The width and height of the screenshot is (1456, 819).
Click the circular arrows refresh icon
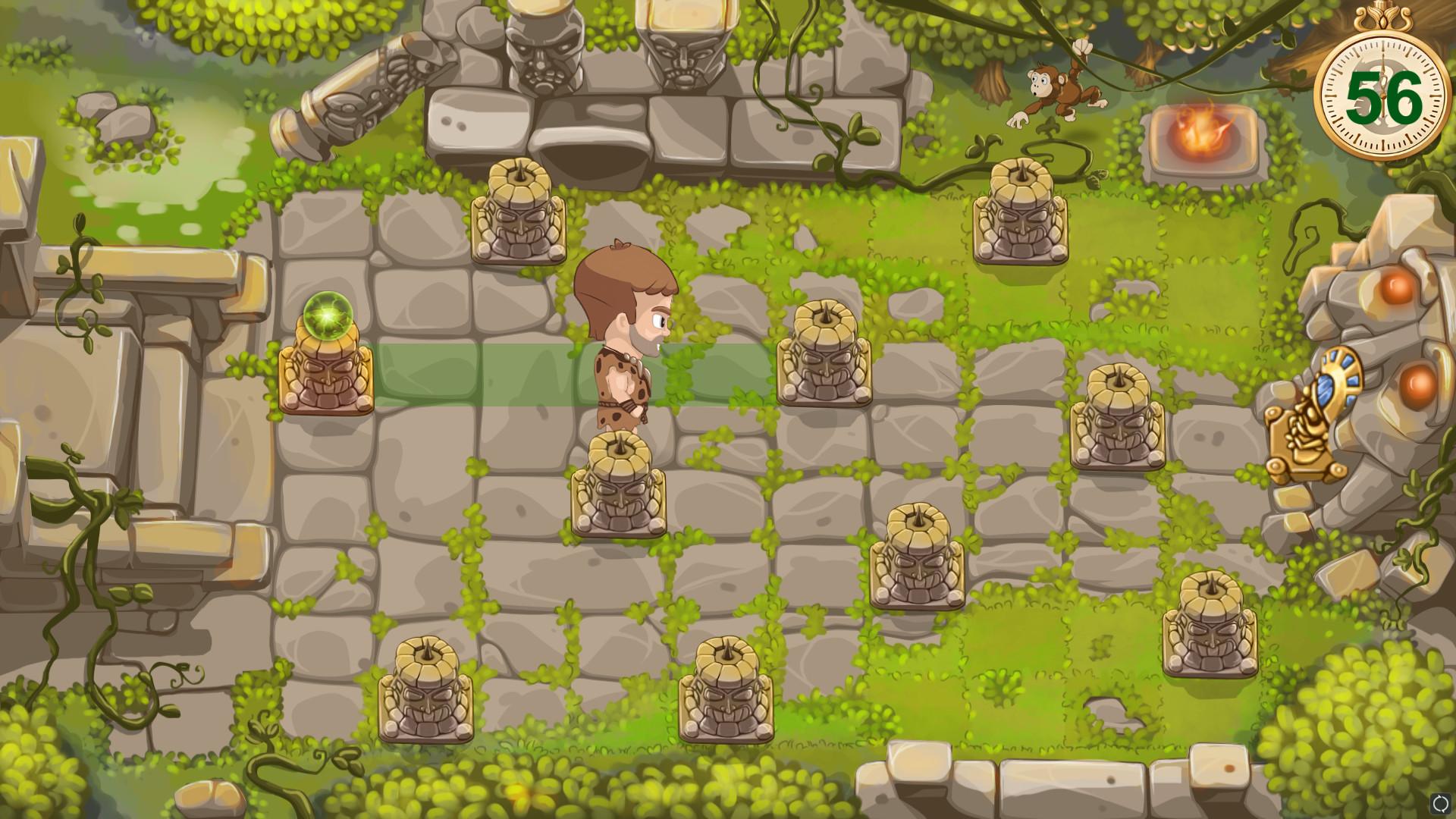(x=1442, y=803)
